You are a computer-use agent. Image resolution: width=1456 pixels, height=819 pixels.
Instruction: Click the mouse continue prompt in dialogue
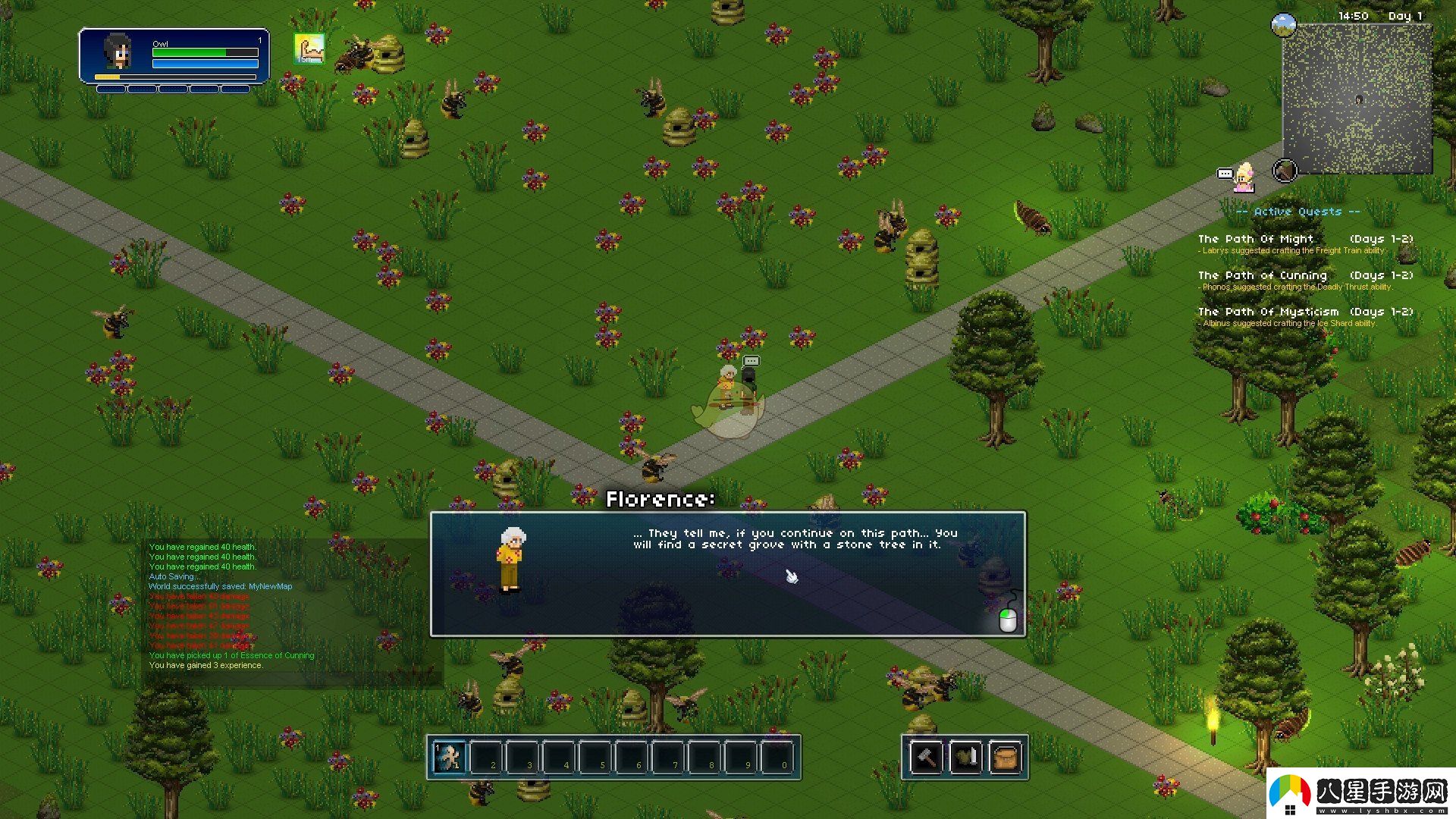click(x=1007, y=617)
